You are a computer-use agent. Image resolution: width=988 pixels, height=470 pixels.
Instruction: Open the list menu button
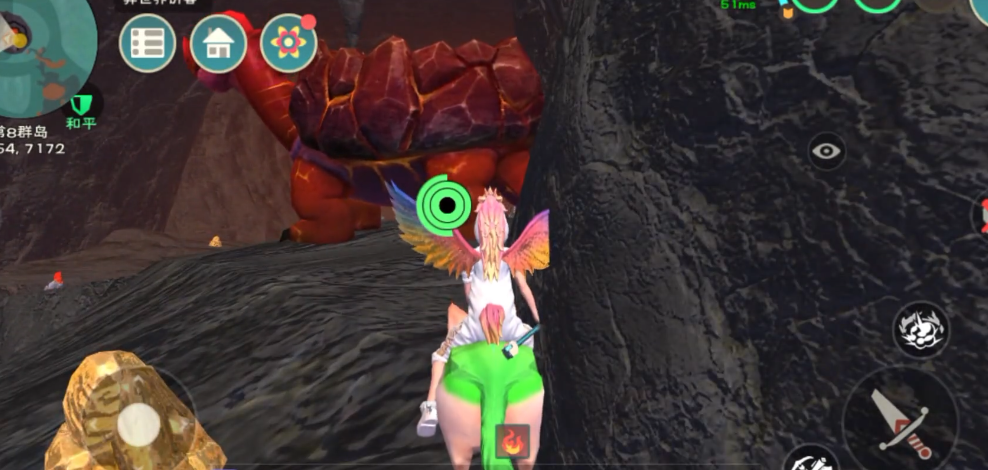[148, 43]
